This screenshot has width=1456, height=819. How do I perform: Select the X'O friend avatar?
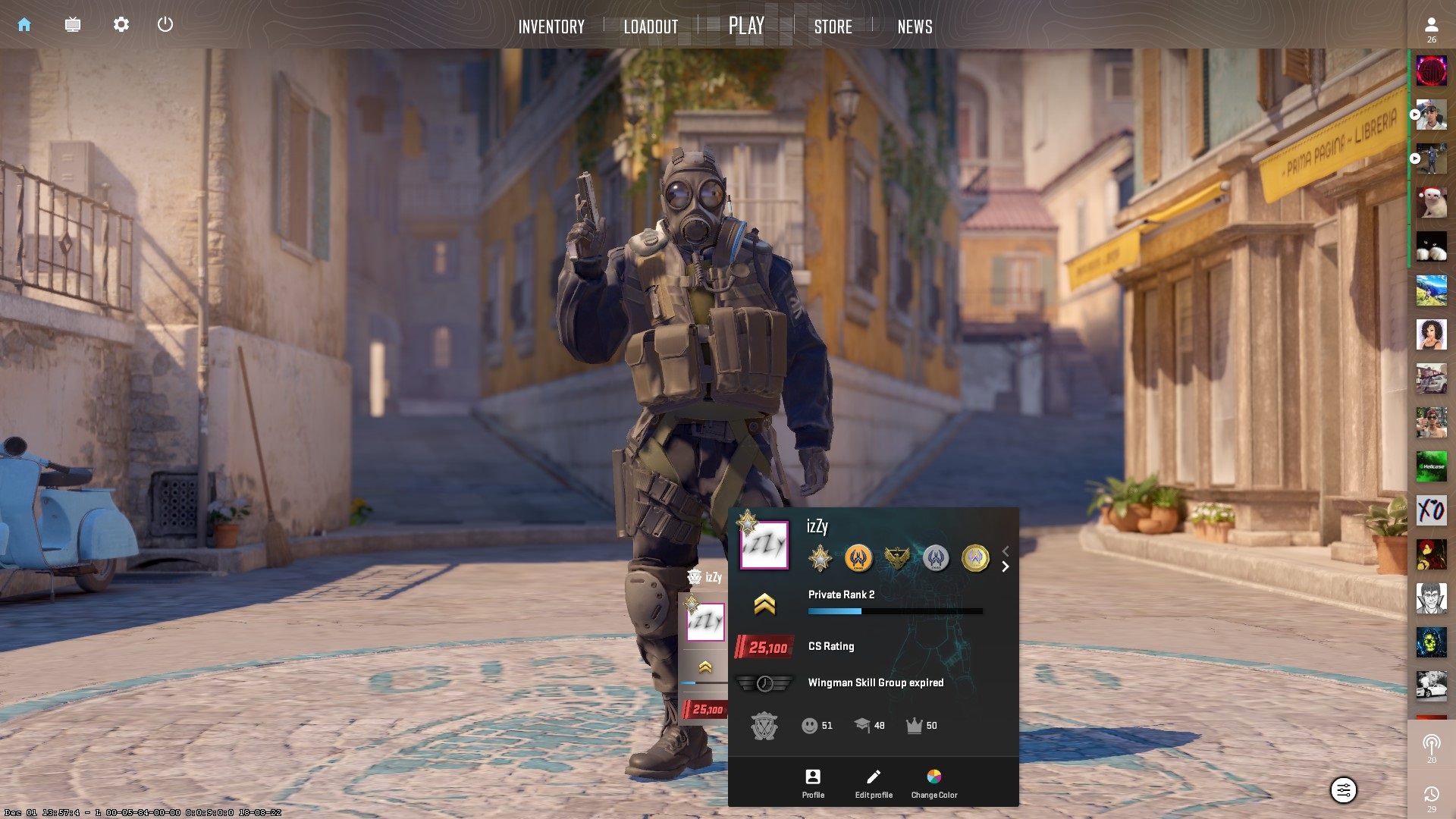(x=1431, y=510)
